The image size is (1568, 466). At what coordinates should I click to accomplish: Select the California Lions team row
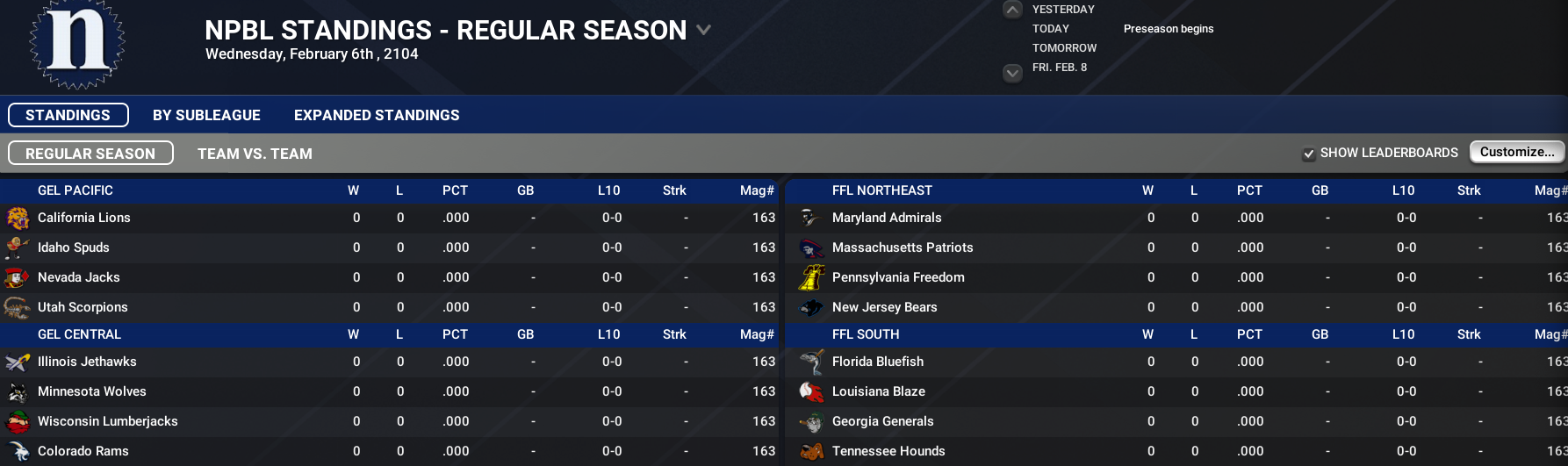[84, 218]
